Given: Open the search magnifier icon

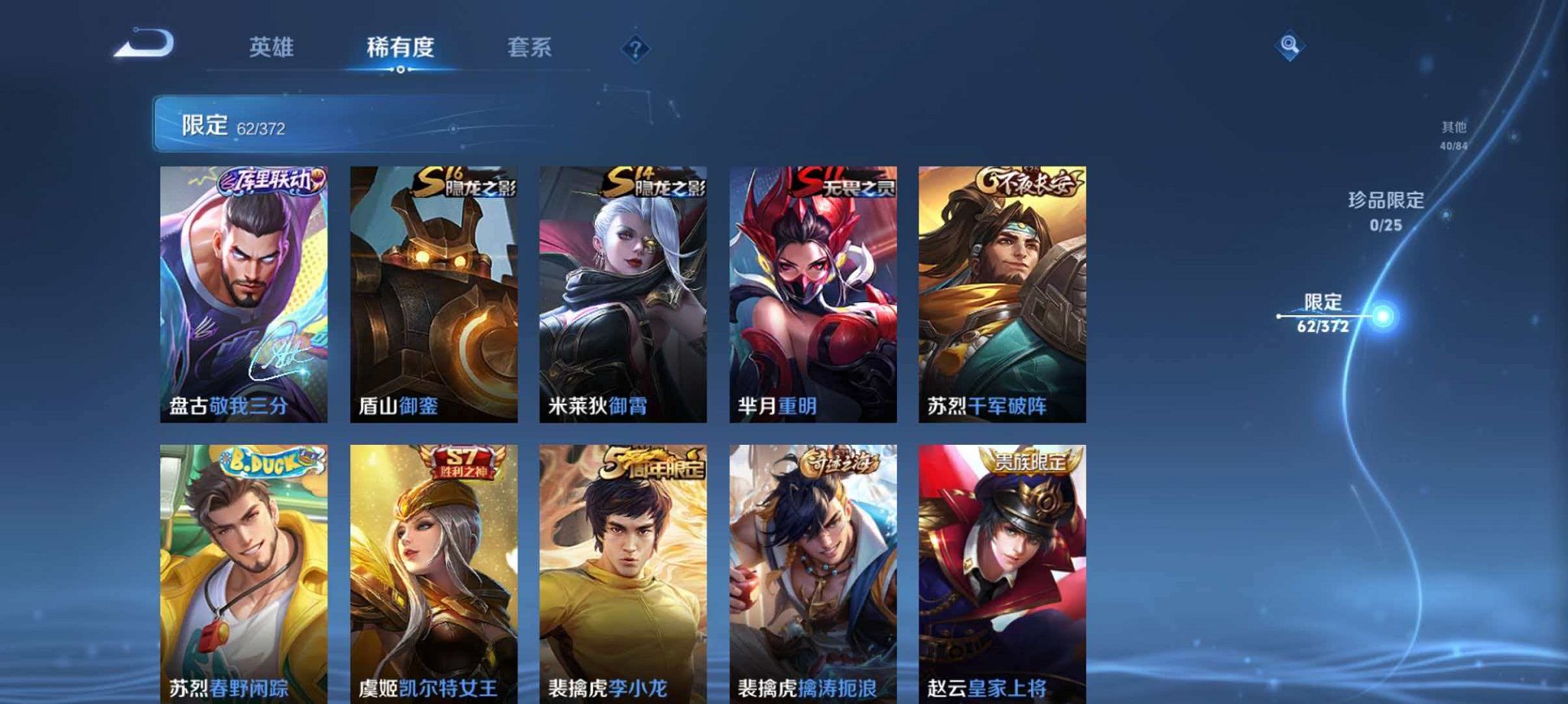Looking at the screenshot, I should [1291, 46].
